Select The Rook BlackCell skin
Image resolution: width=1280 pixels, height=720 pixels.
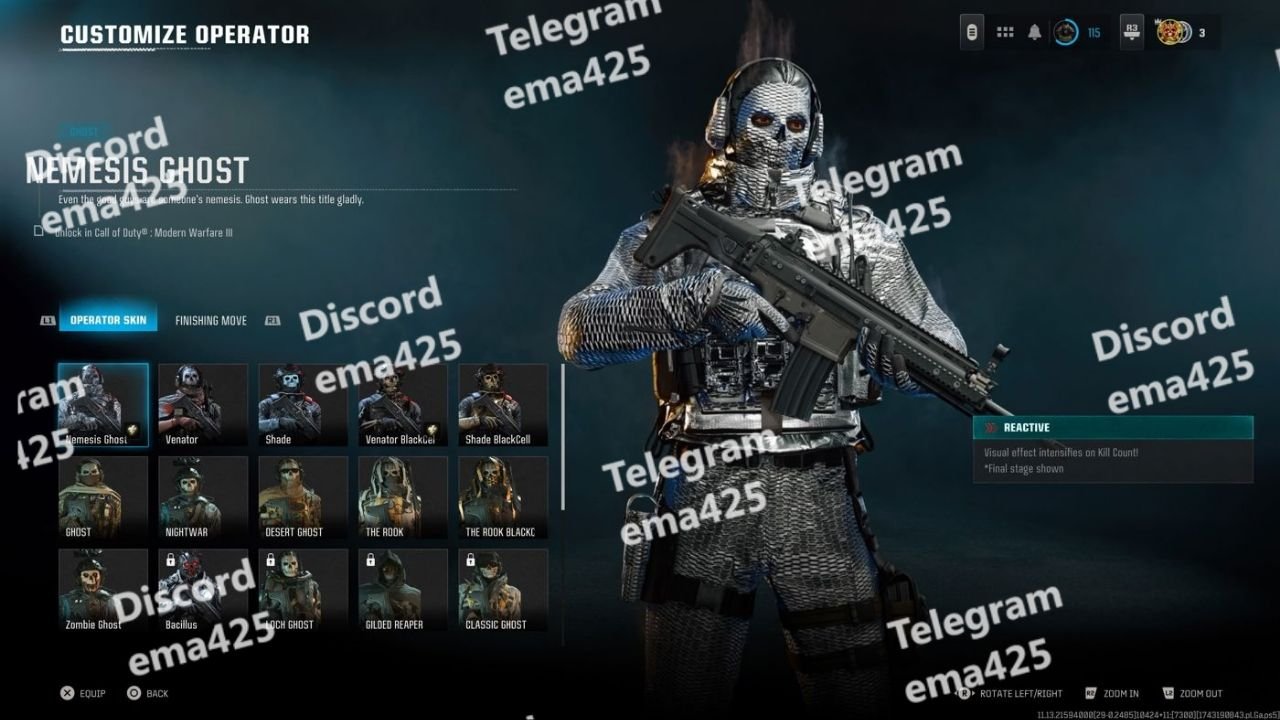click(x=503, y=497)
